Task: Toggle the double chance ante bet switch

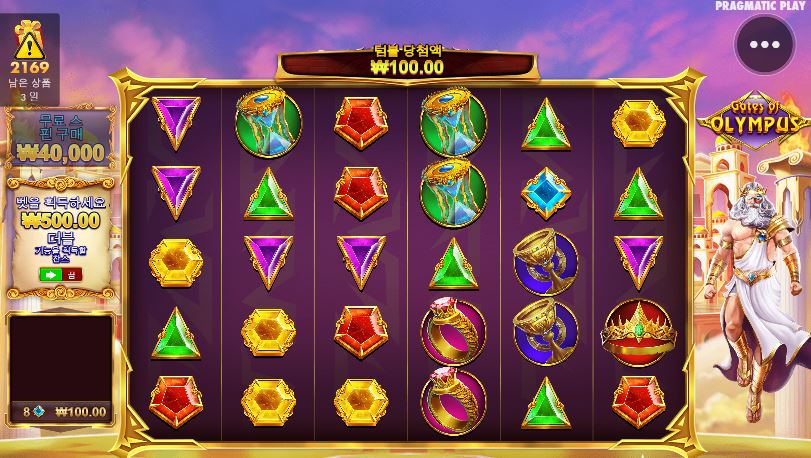Action: point(60,274)
